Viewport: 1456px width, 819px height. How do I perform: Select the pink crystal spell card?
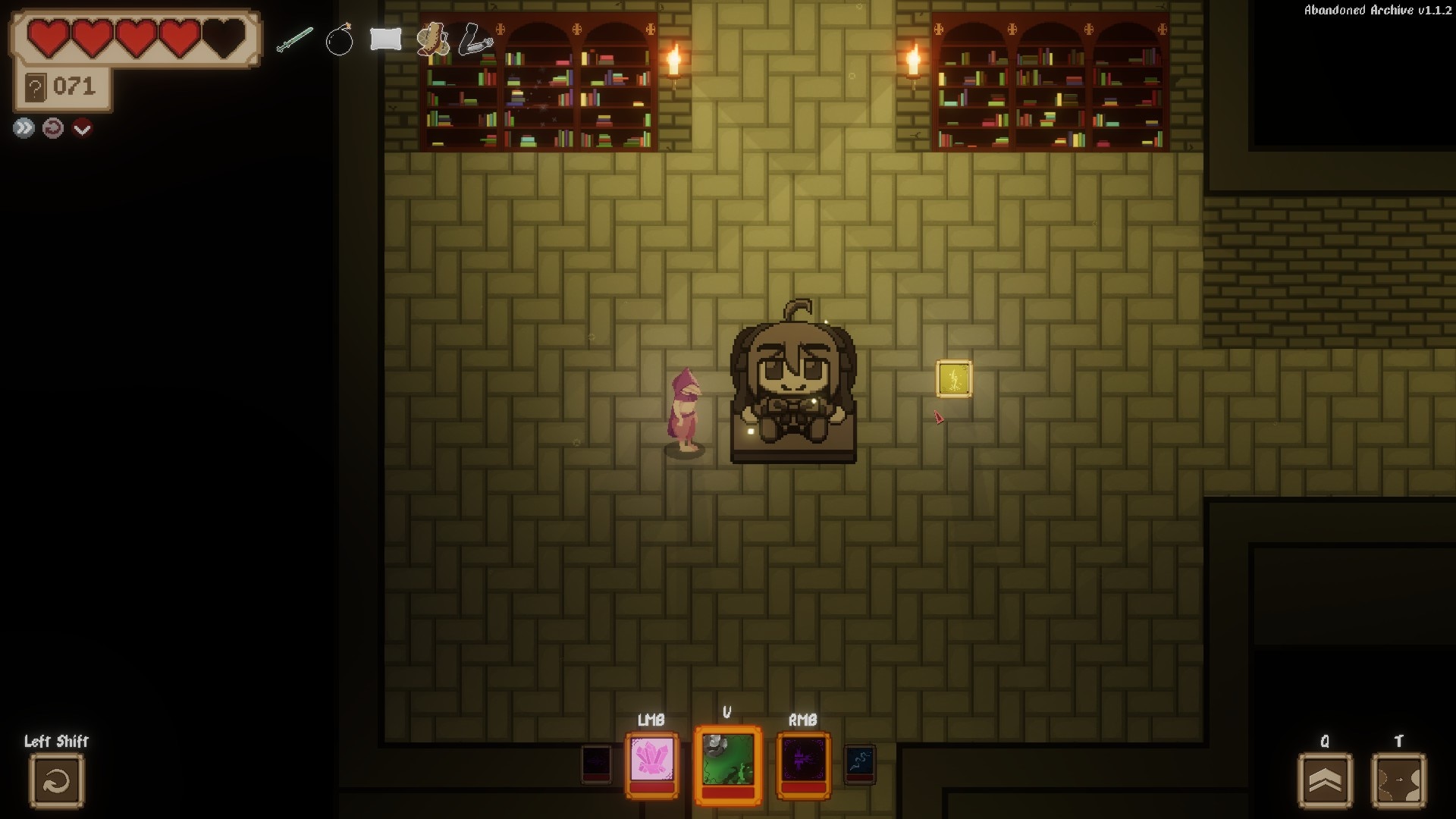click(652, 761)
